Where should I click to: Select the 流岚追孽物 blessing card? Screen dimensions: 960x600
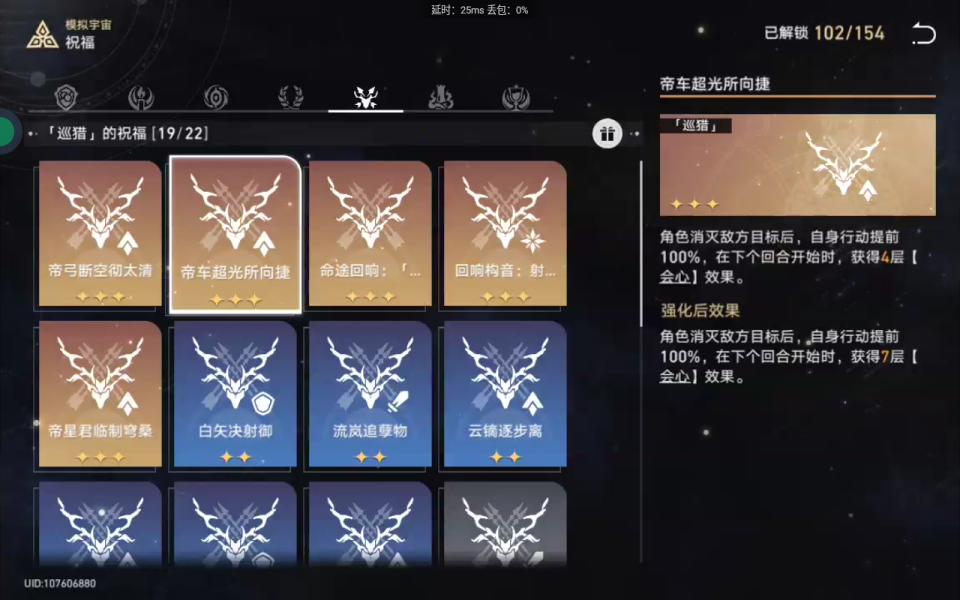click(x=370, y=394)
